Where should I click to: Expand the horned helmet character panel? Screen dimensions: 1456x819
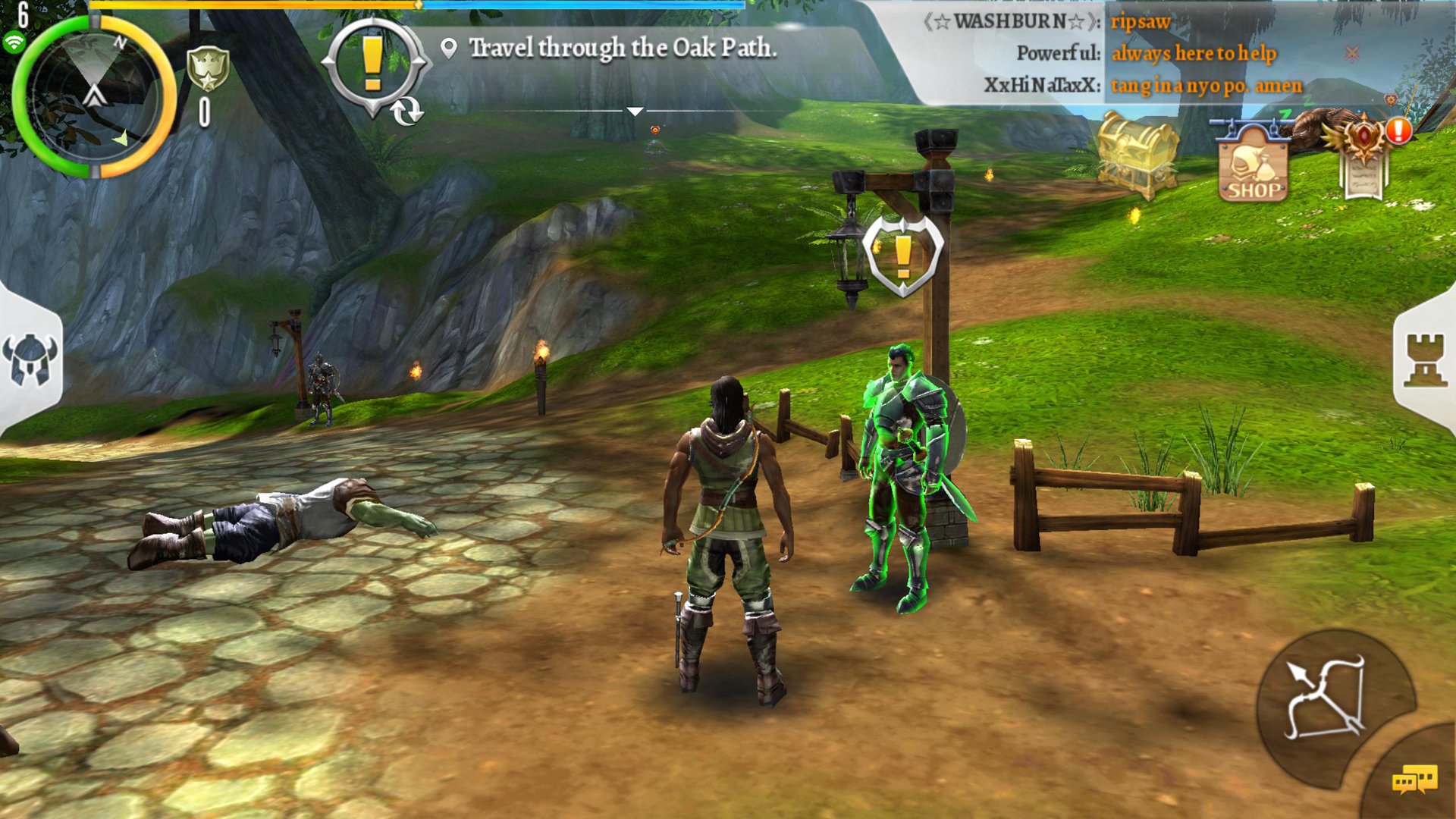click(x=30, y=360)
